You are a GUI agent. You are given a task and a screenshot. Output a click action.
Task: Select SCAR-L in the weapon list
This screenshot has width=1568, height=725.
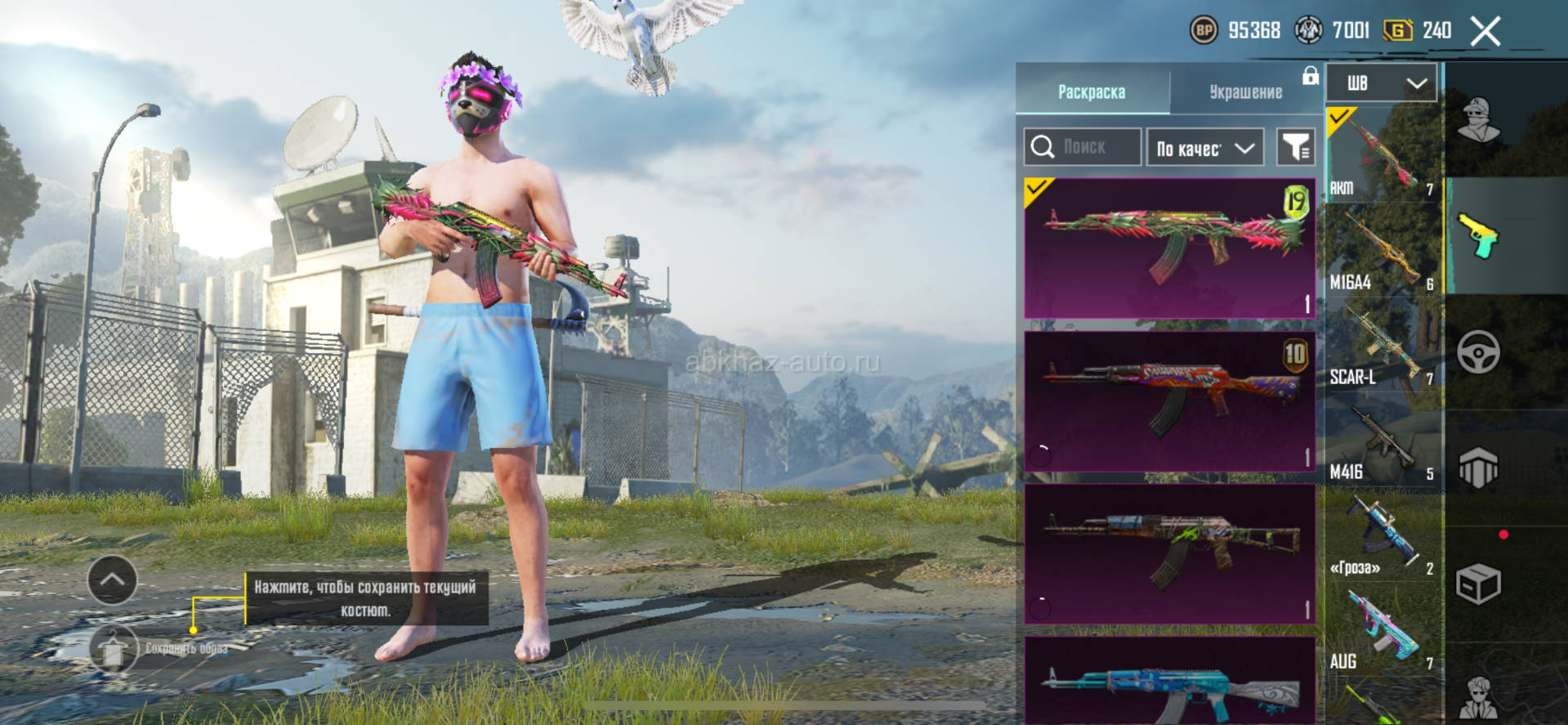[x=1382, y=346]
